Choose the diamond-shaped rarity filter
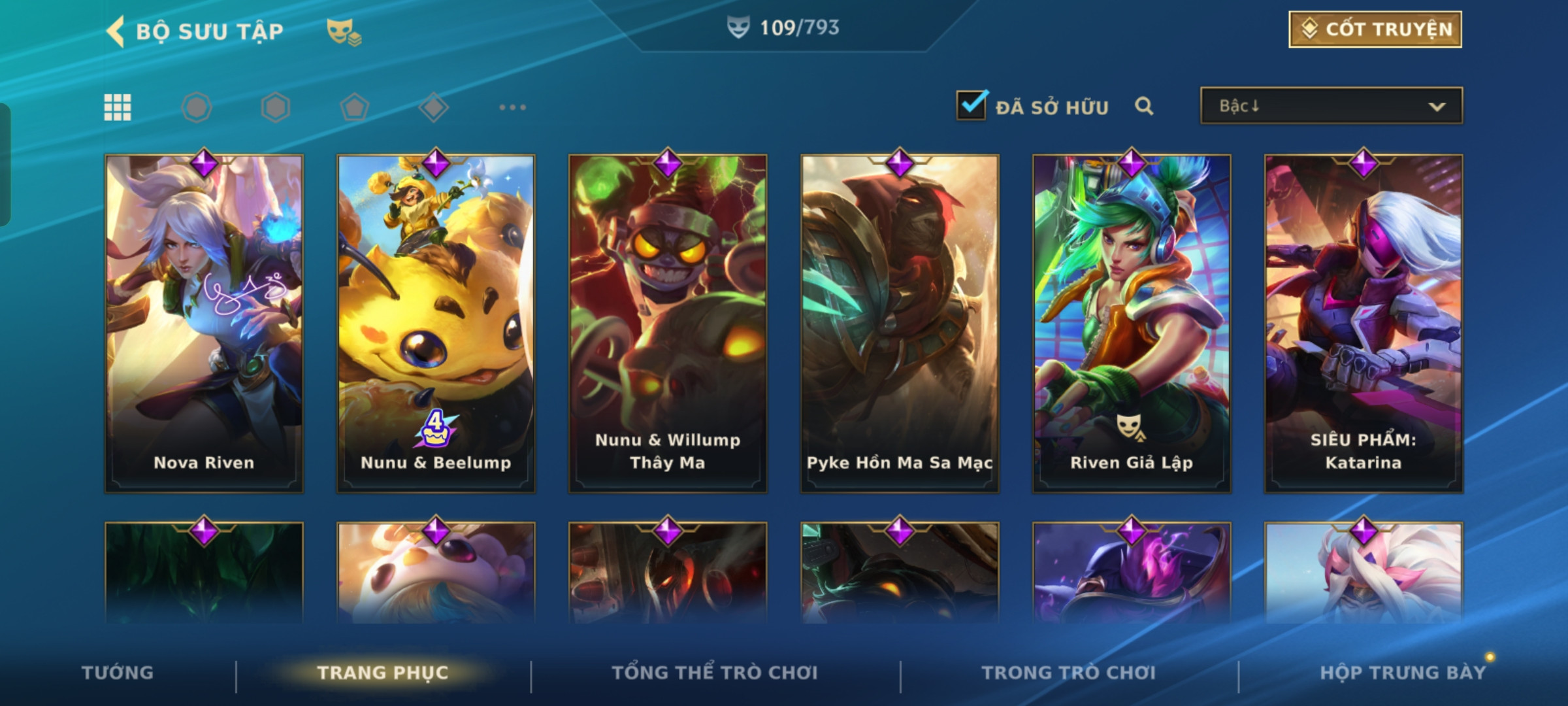 click(433, 107)
